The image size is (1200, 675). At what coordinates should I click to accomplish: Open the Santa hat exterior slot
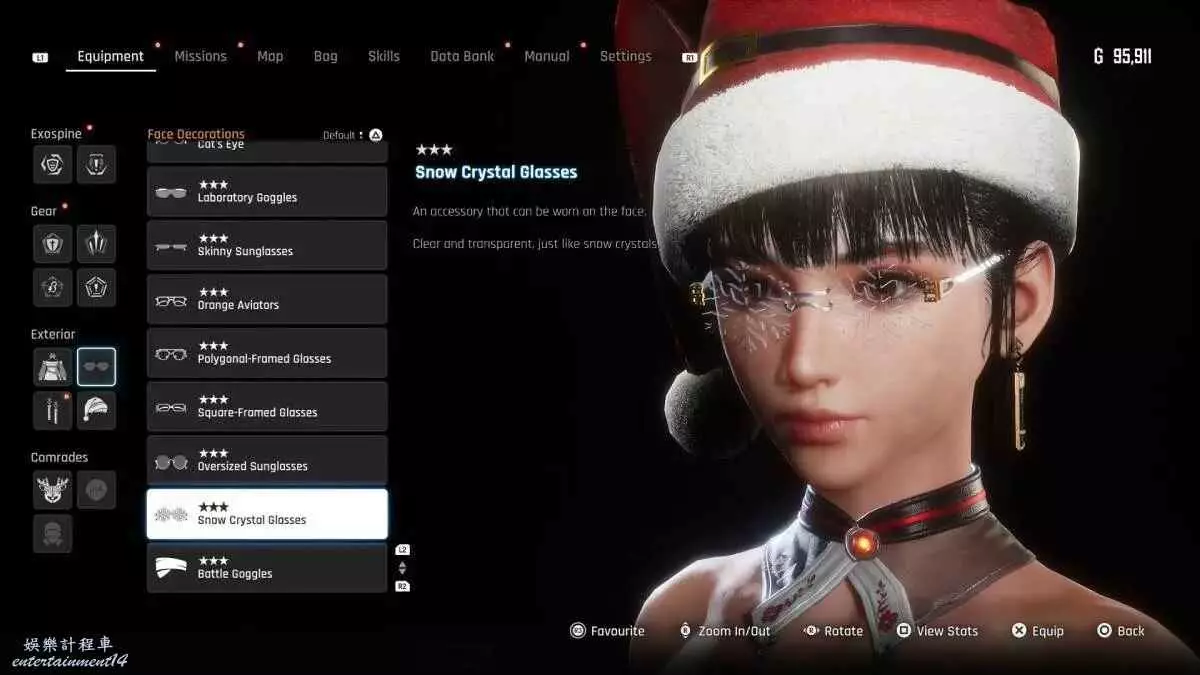tap(97, 410)
